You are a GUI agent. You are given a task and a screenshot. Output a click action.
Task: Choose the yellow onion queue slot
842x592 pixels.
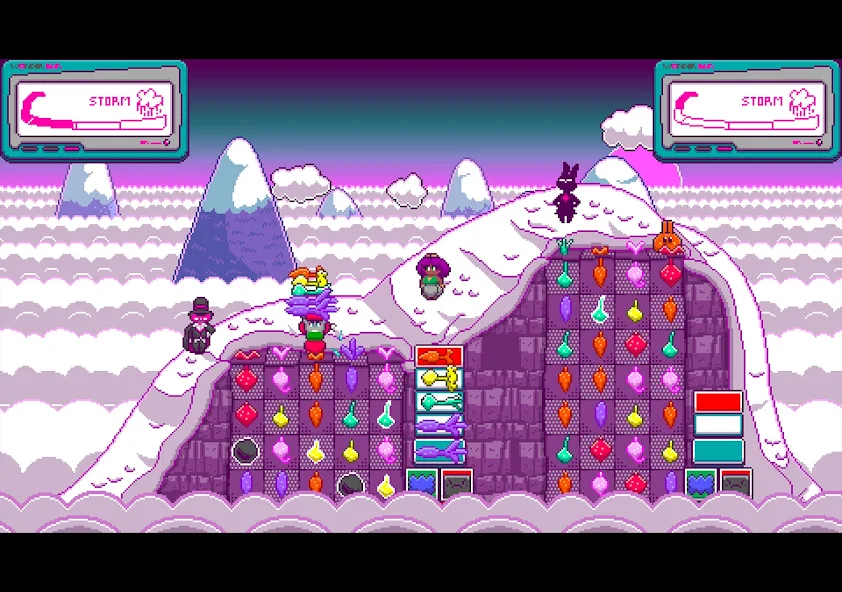pyautogui.click(x=439, y=379)
